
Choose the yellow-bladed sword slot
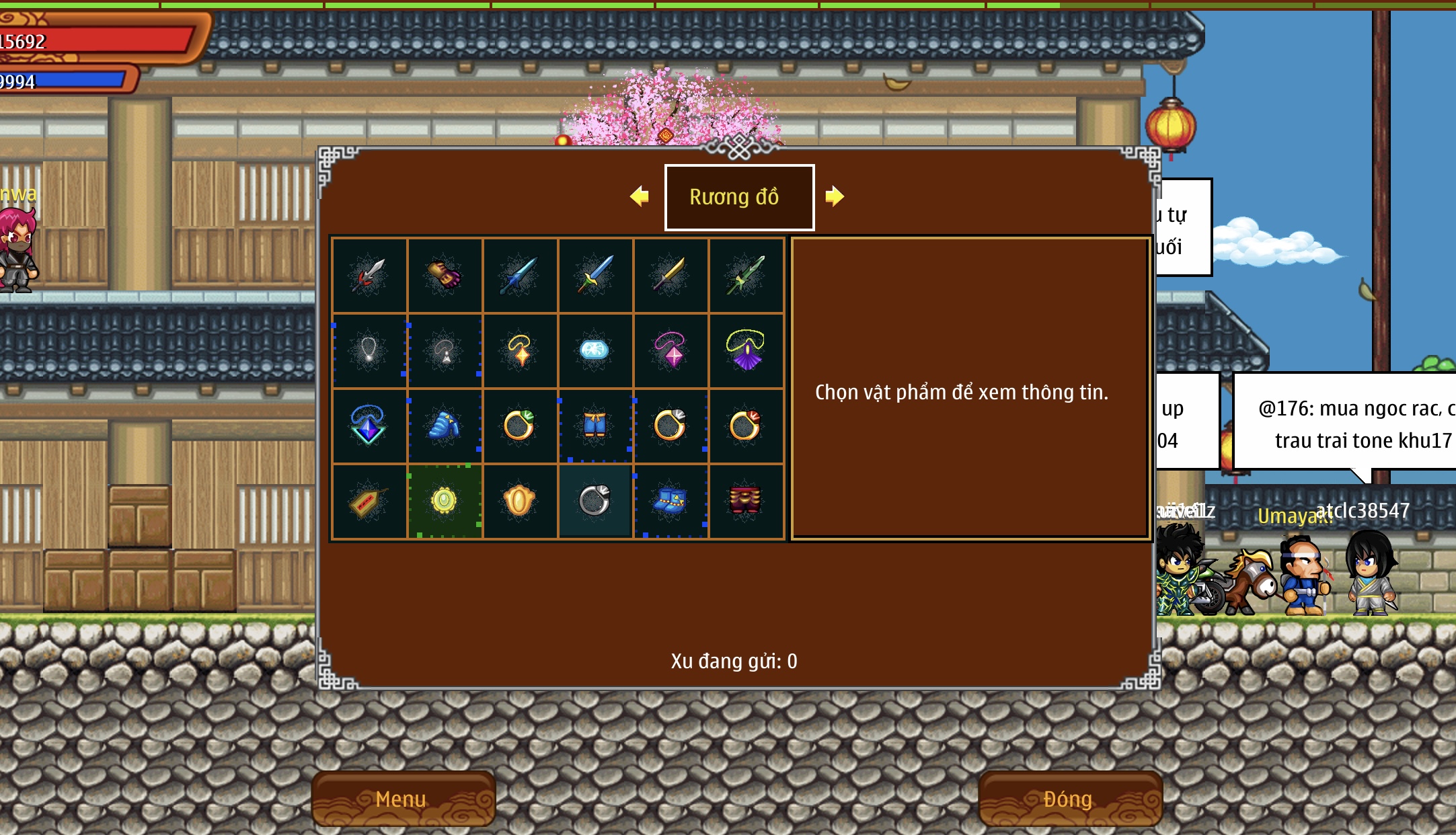point(670,275)
